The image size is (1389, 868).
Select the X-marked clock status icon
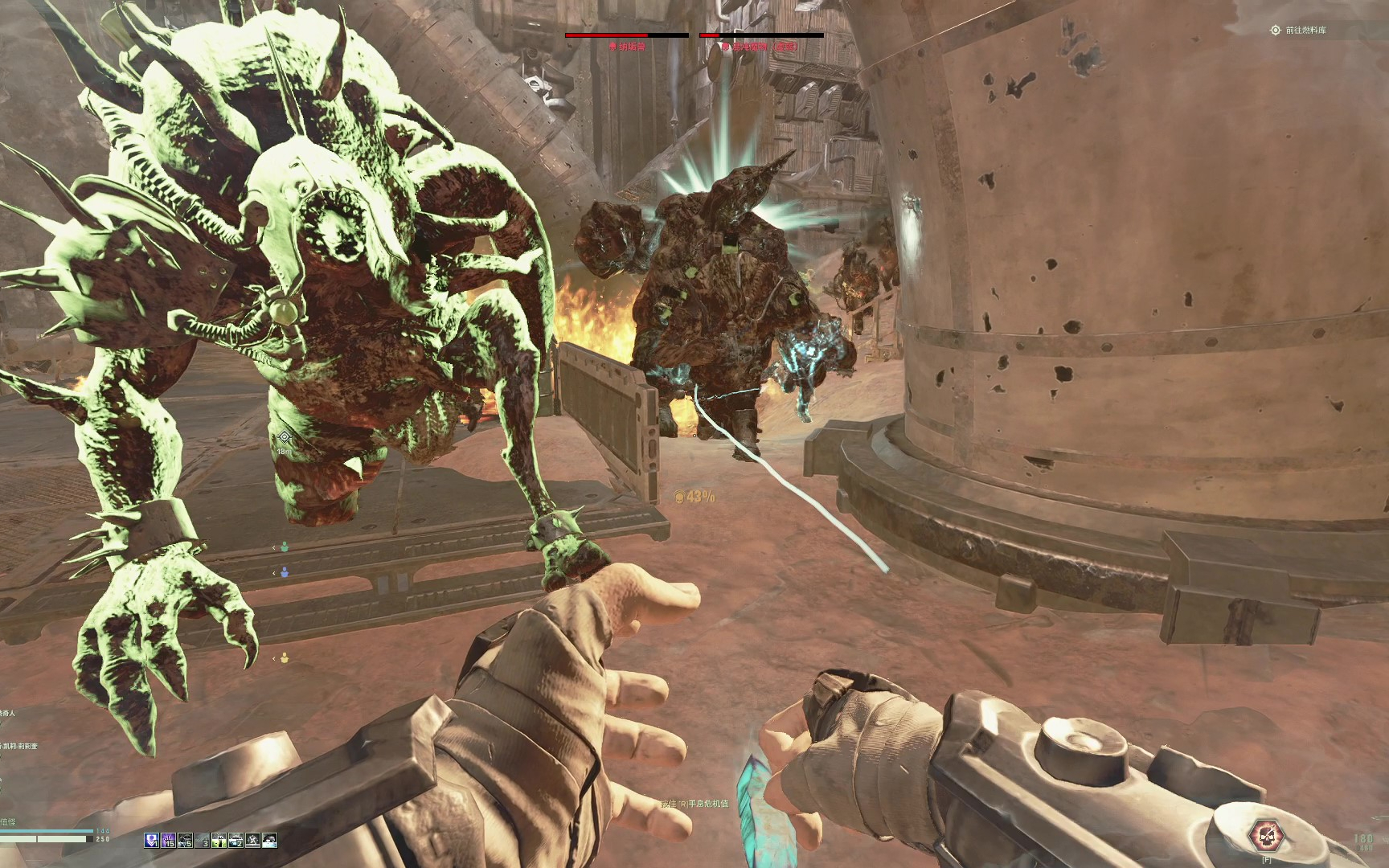tap(252, 841)
